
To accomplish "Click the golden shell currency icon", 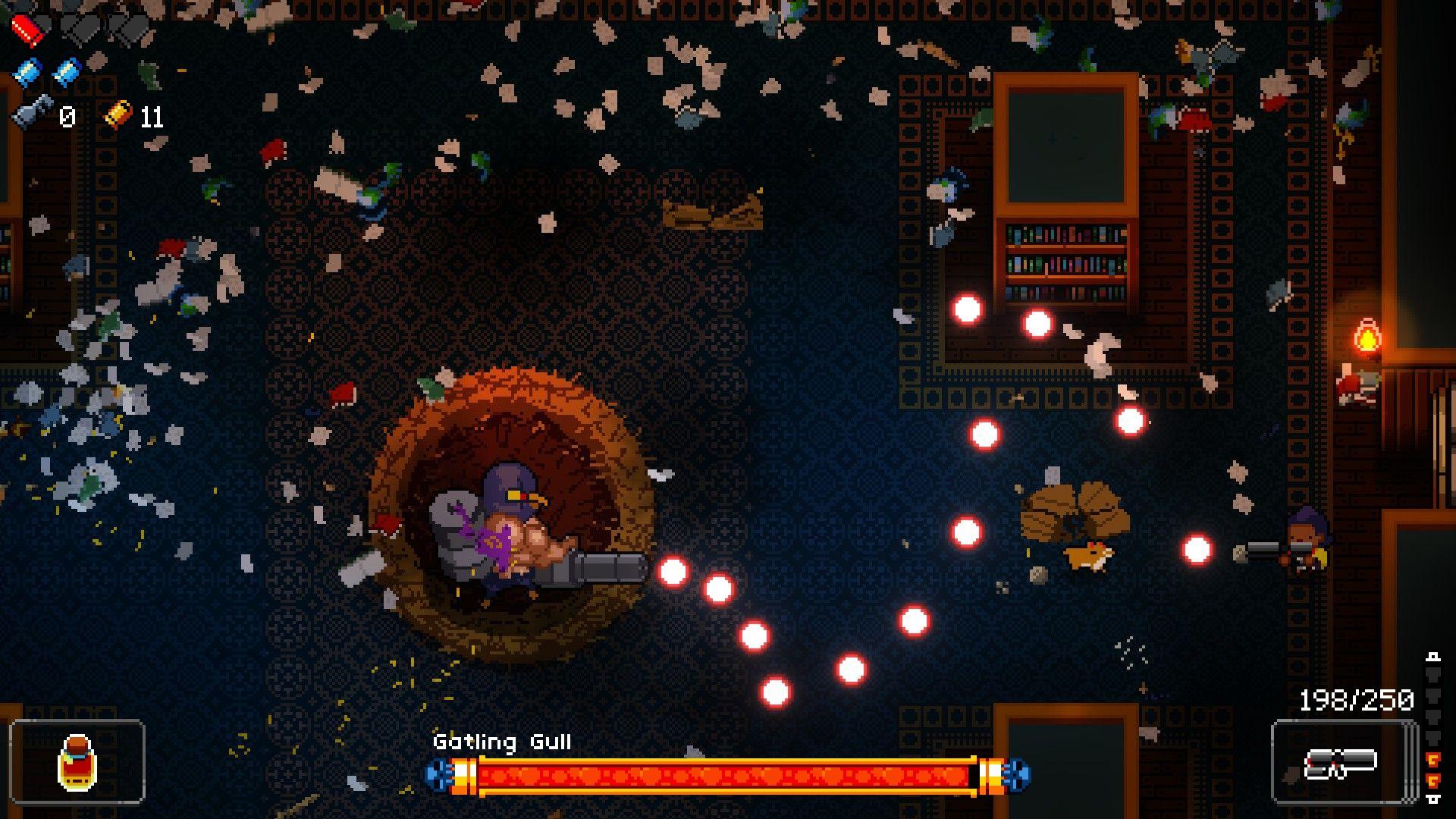I will click(118, 115).
